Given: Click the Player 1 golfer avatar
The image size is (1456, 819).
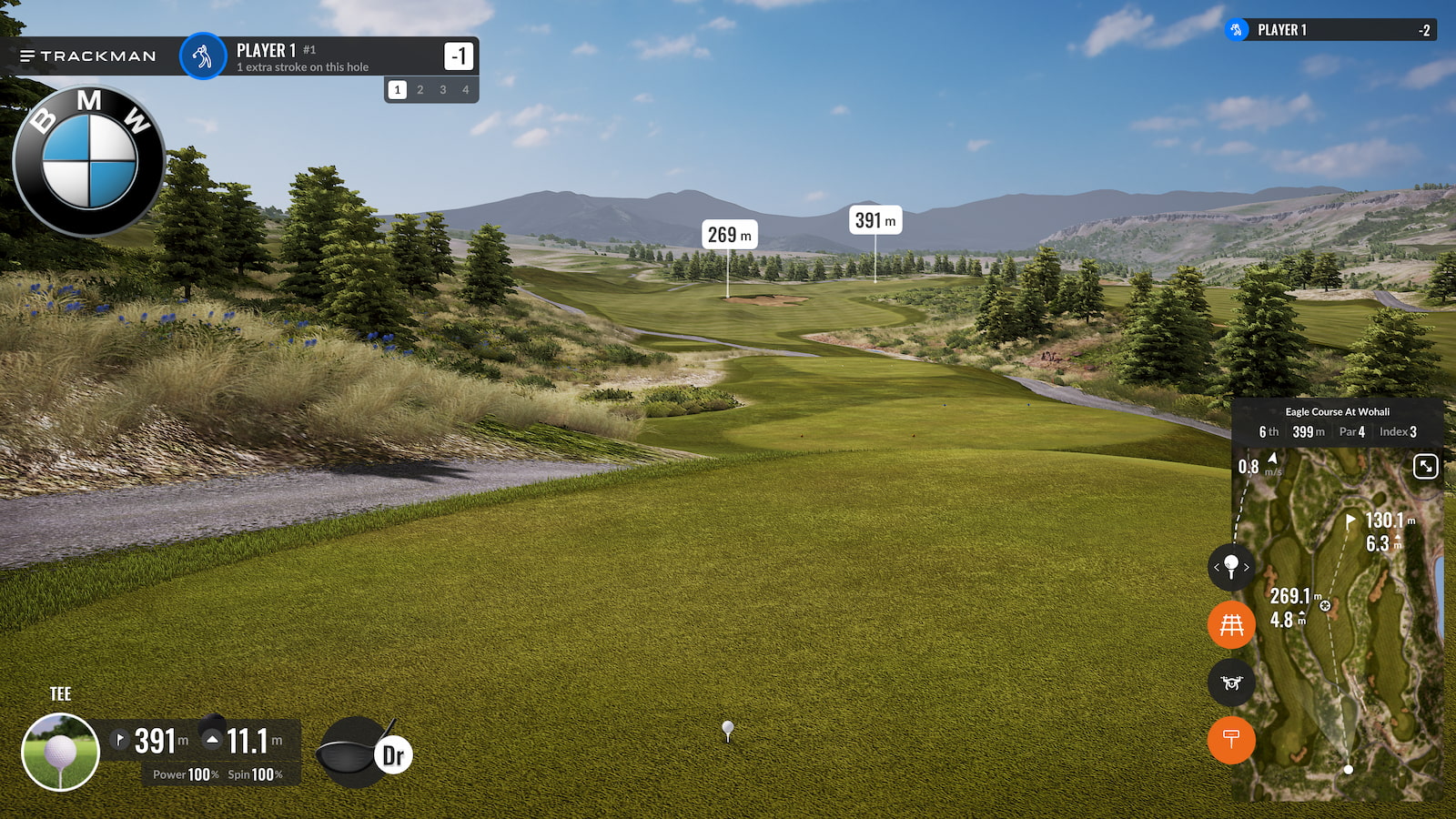Looking at the screenshot, I should click(x=202, y=56).
